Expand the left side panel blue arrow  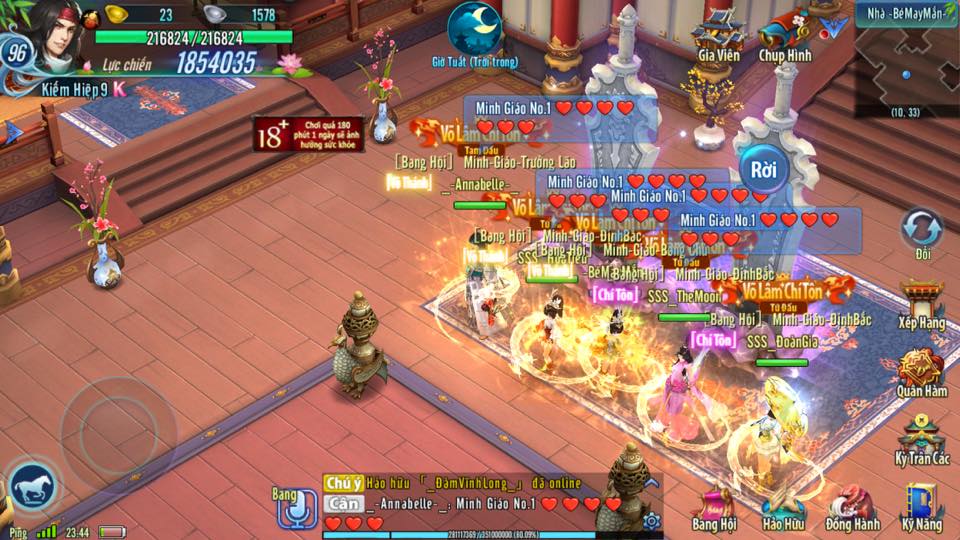pyautogui.click(x=12, y=132)
